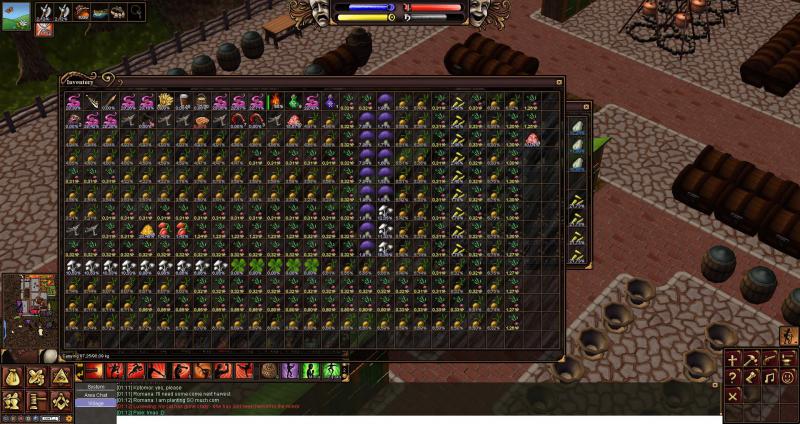
Task: Select the green potion flask item
Action: click(x=294, y=101)
